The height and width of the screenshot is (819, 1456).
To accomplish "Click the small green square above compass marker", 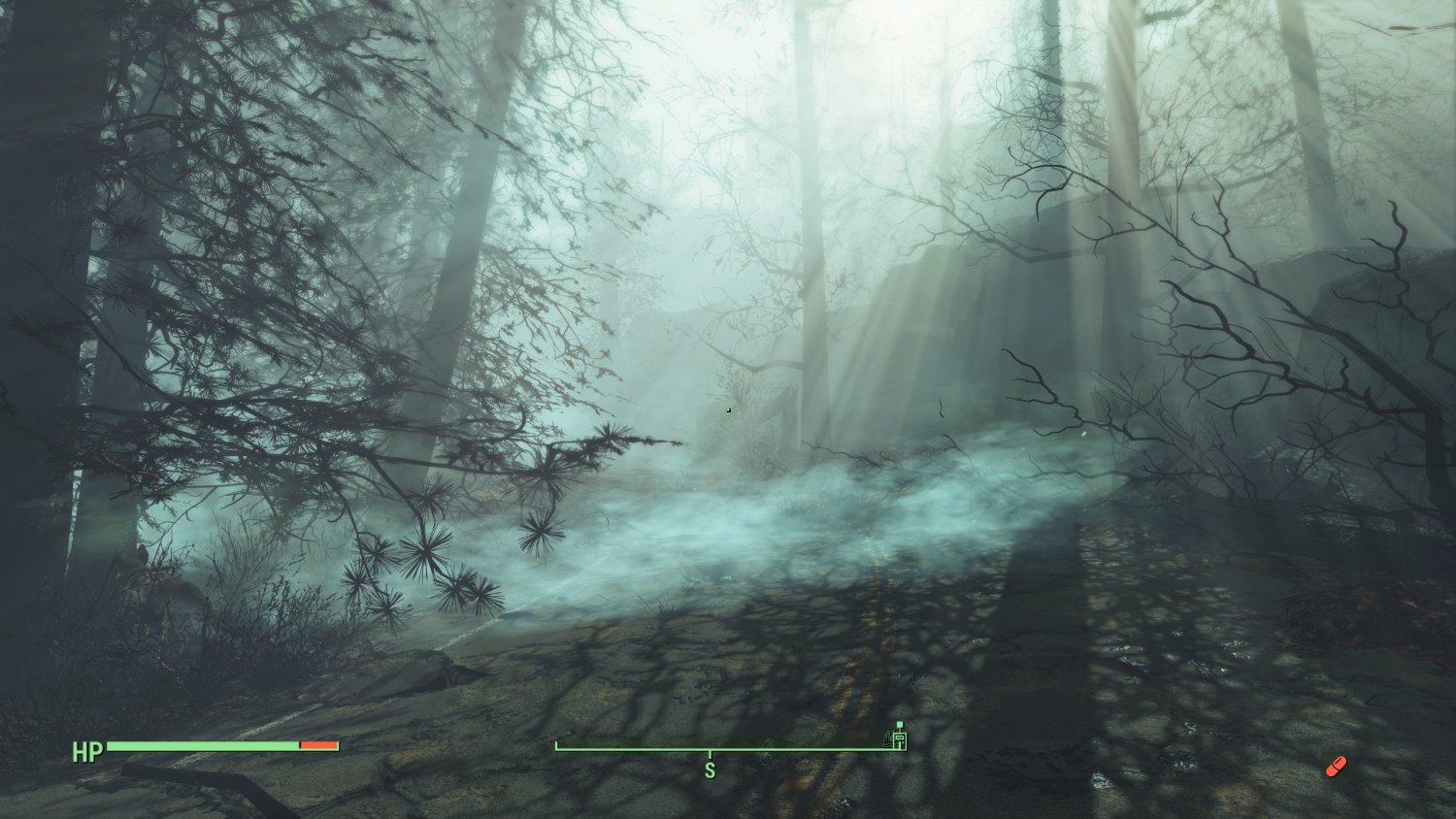I will (x=900, y=724).
